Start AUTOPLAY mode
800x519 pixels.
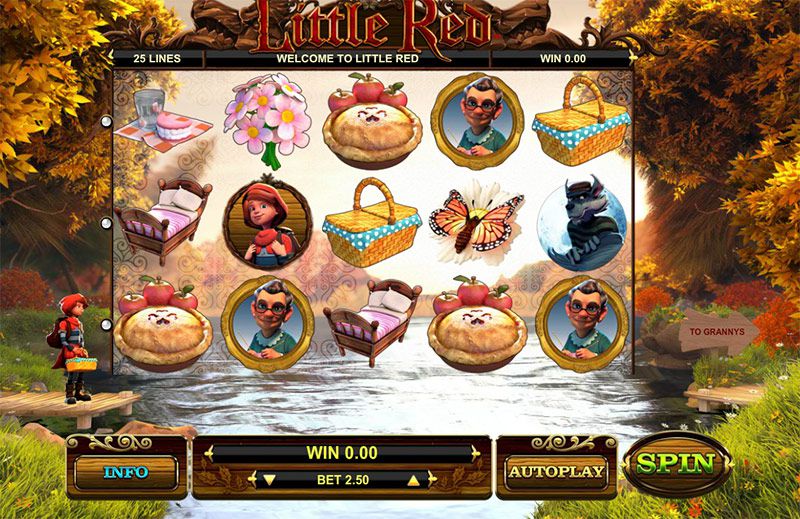[556, 470]
